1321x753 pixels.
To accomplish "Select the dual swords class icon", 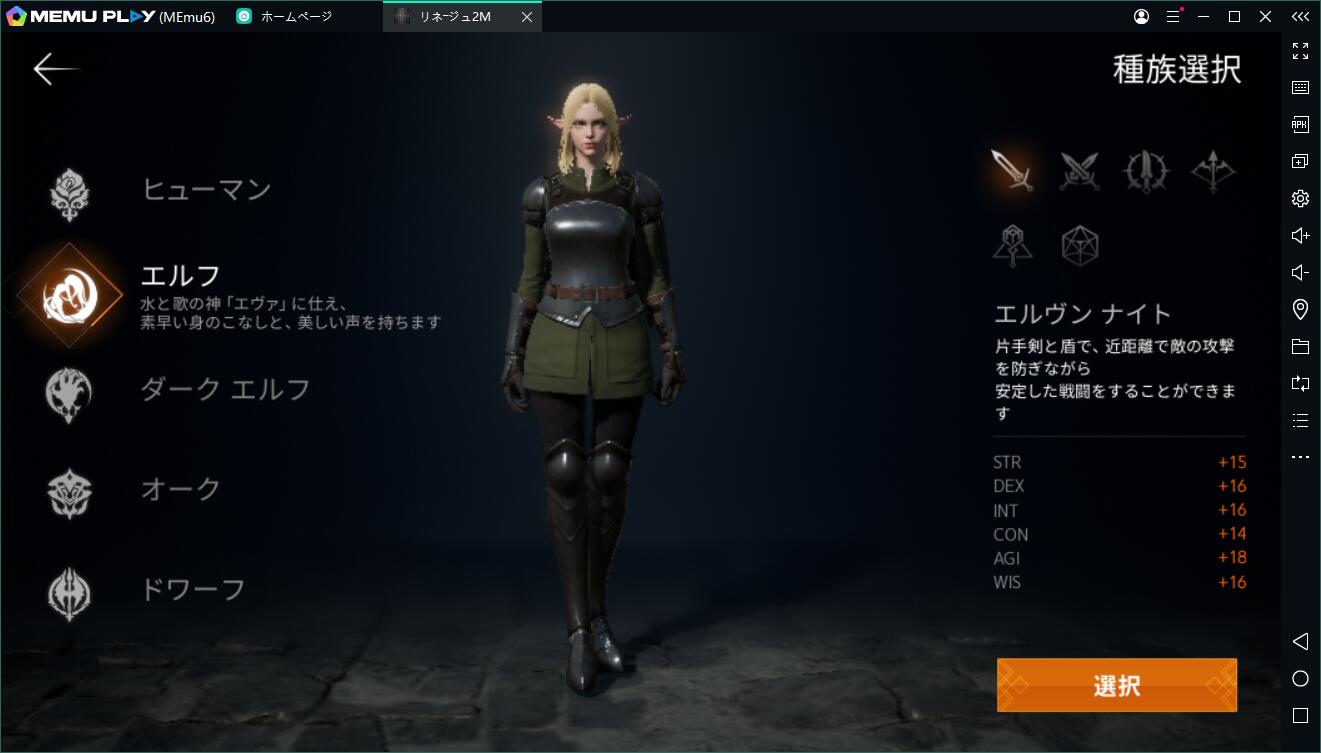I will pyautogui.click(x=1080, y=170).
